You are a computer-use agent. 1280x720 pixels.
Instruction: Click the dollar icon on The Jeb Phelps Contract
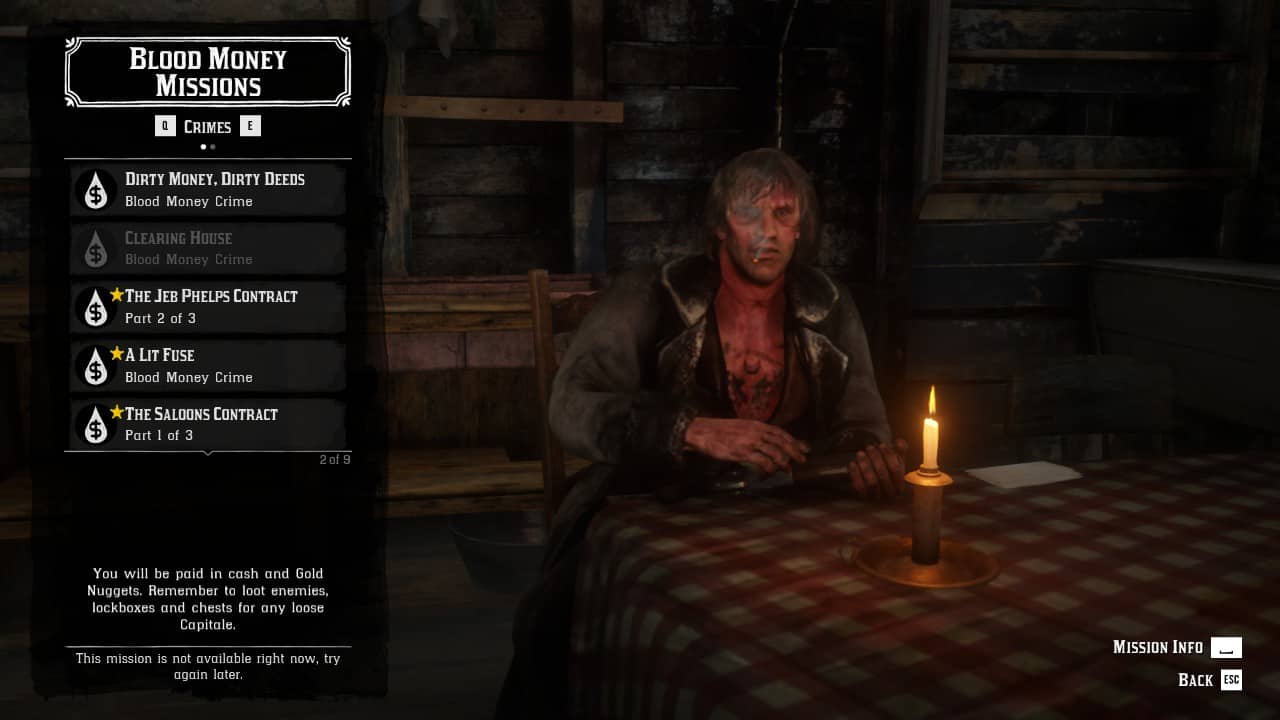94,307
